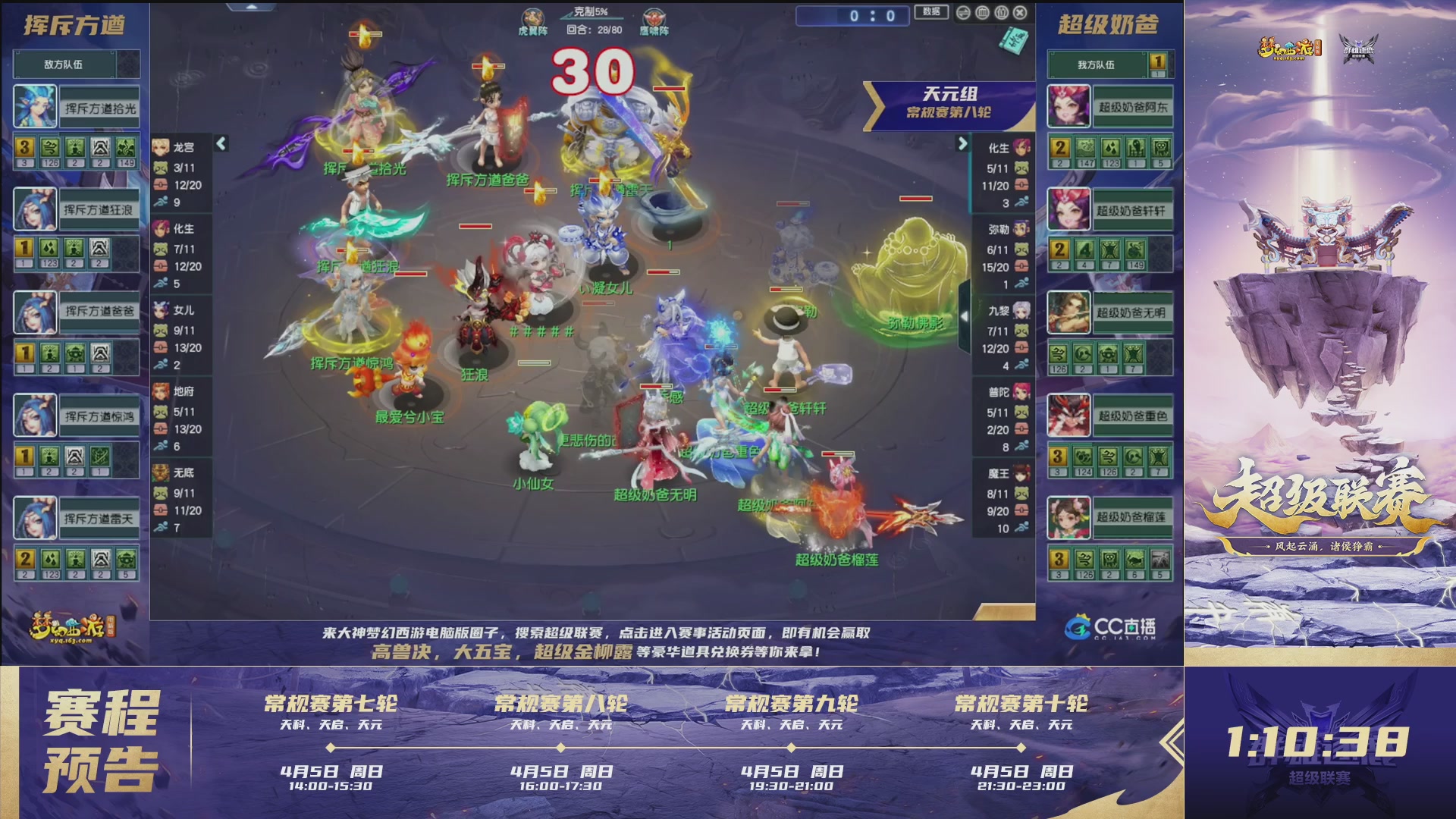
Task: Click the 鹰啸阵 formation icon
Action: [x=652, y=16]
